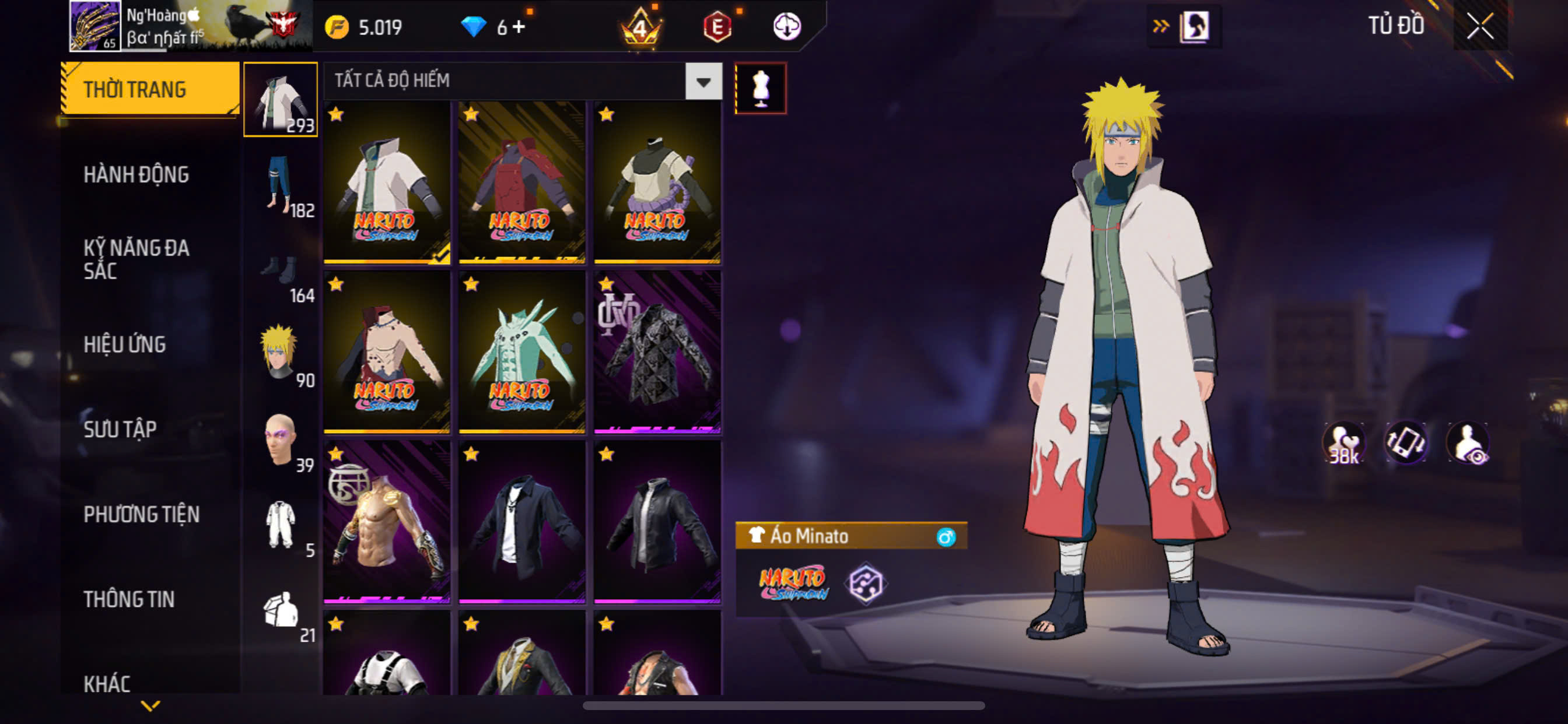
Task: Show the Thông Tin tab
Action: 129,599
